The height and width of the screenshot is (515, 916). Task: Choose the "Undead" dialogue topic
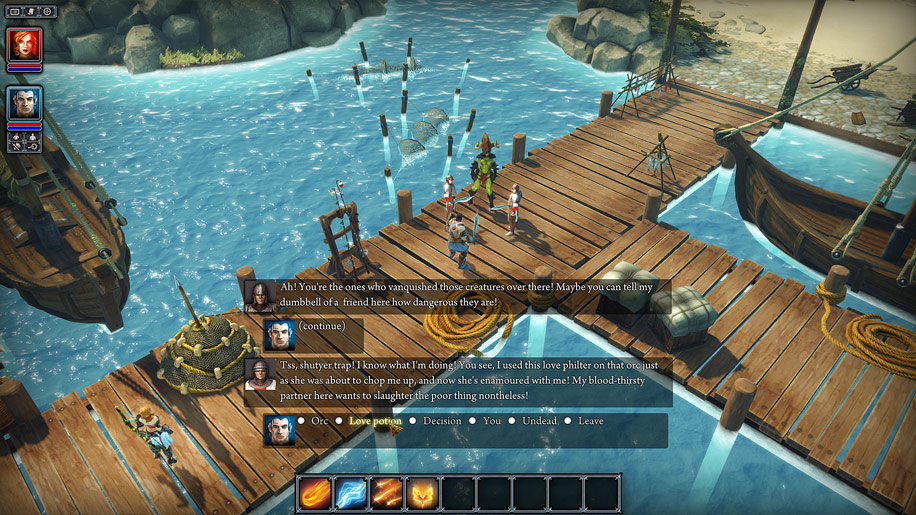(x=538, y=421)
